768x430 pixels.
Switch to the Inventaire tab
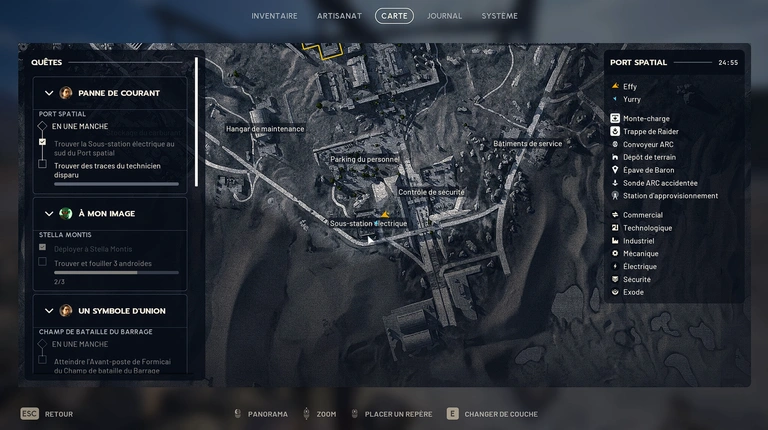pyautogui.click(x=274, y=16)
